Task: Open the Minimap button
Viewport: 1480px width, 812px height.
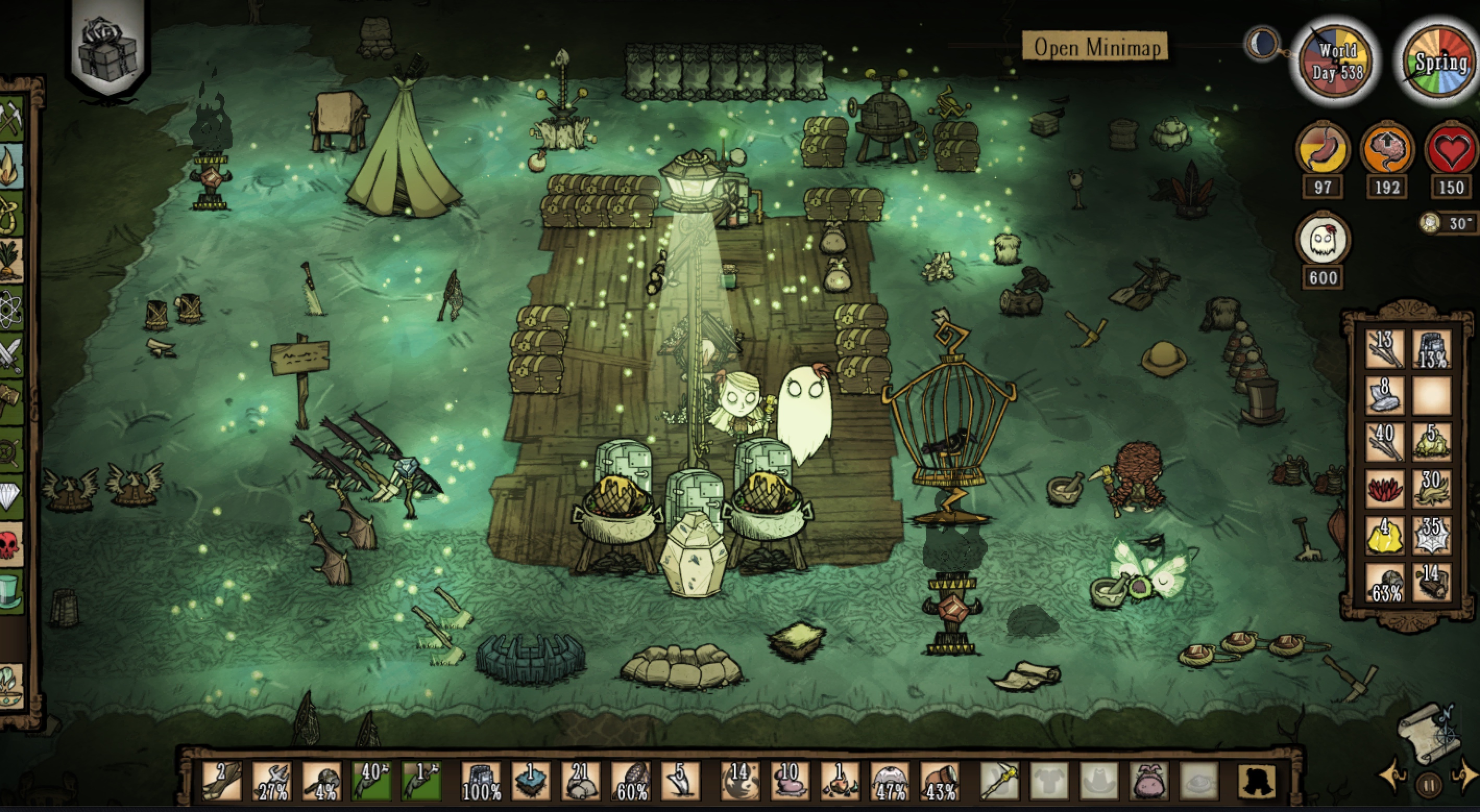Action: coord(1095,47)
